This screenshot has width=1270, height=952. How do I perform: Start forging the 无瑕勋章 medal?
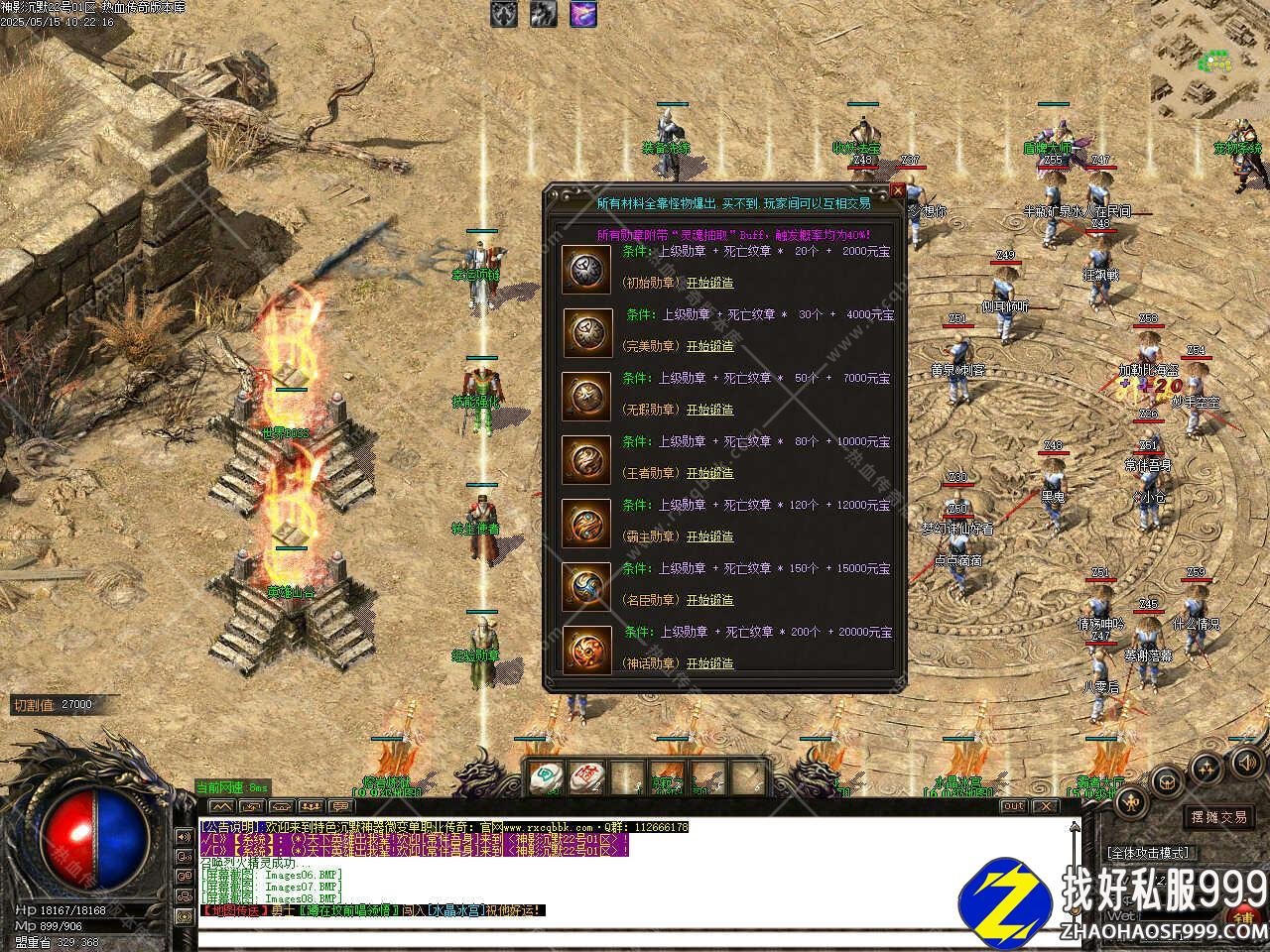pyautogui.click(x=710, y=410)
